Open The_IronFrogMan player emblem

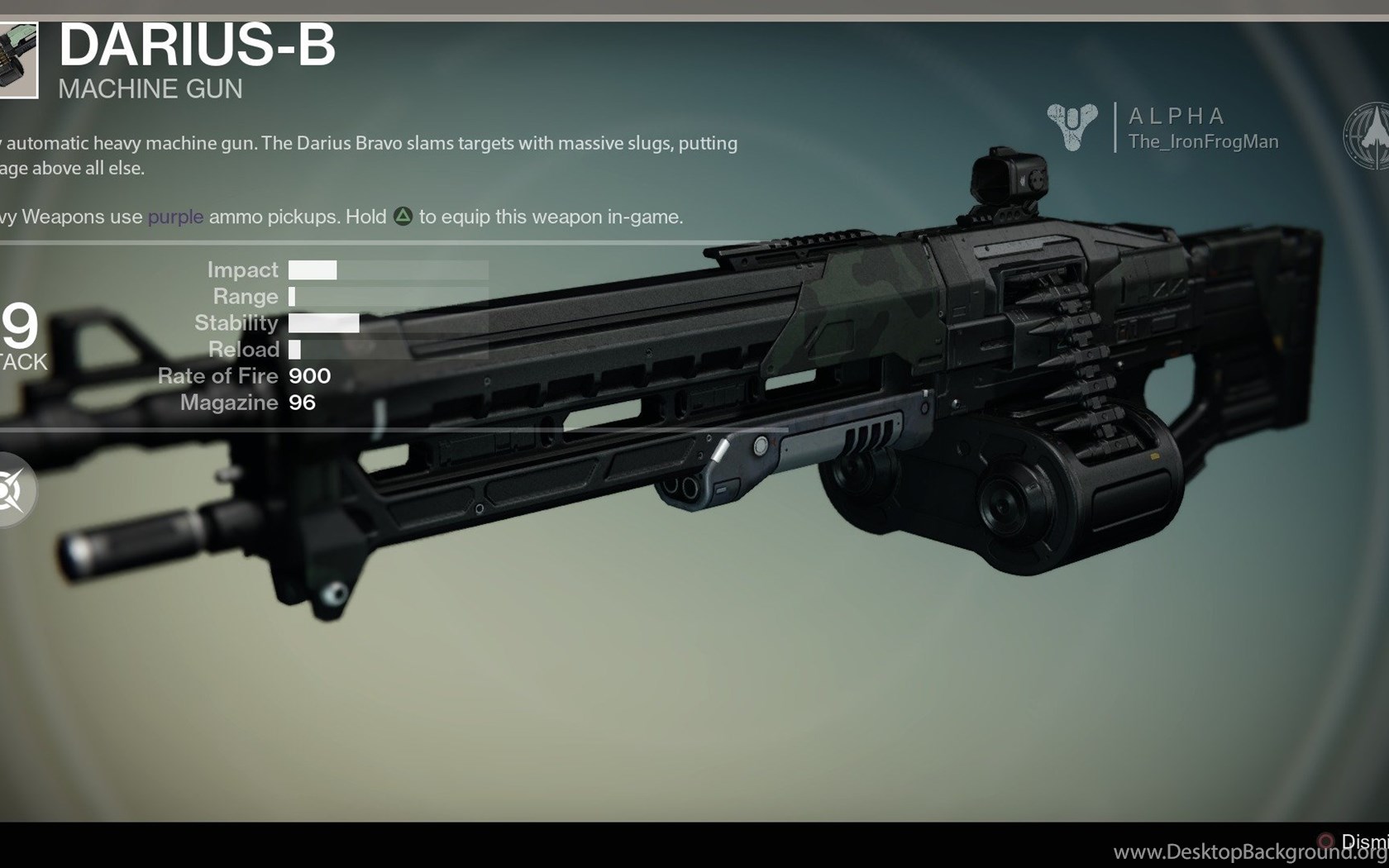pyautogui.click(x=1072, y=126)
